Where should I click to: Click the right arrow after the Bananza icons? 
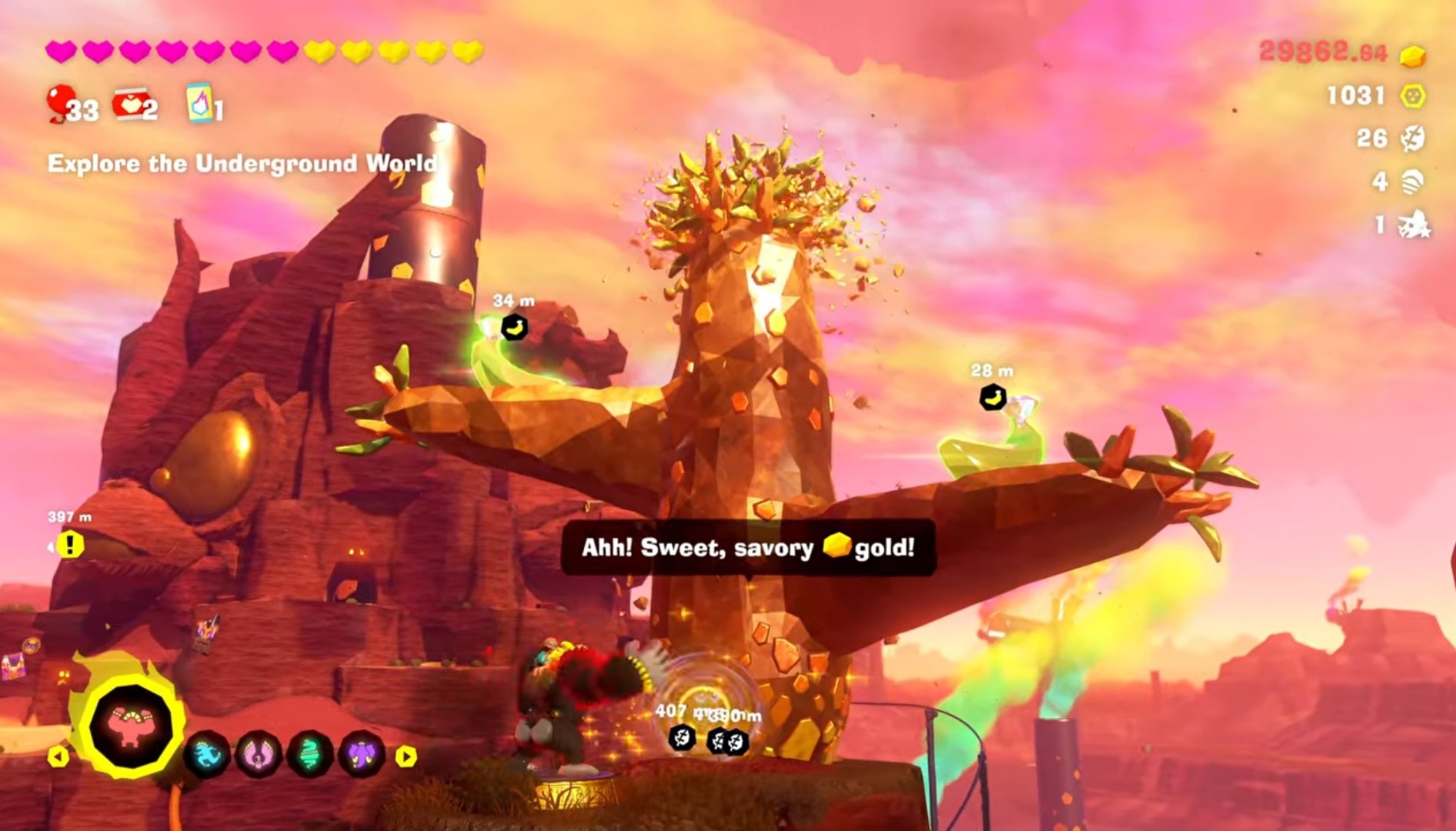(x=406, y=756)
